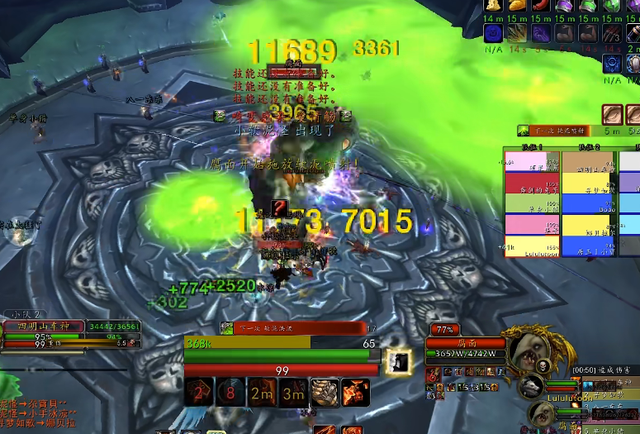
Task: Click the white figure proc icon beside the cast bar
Action: (397, 364)
